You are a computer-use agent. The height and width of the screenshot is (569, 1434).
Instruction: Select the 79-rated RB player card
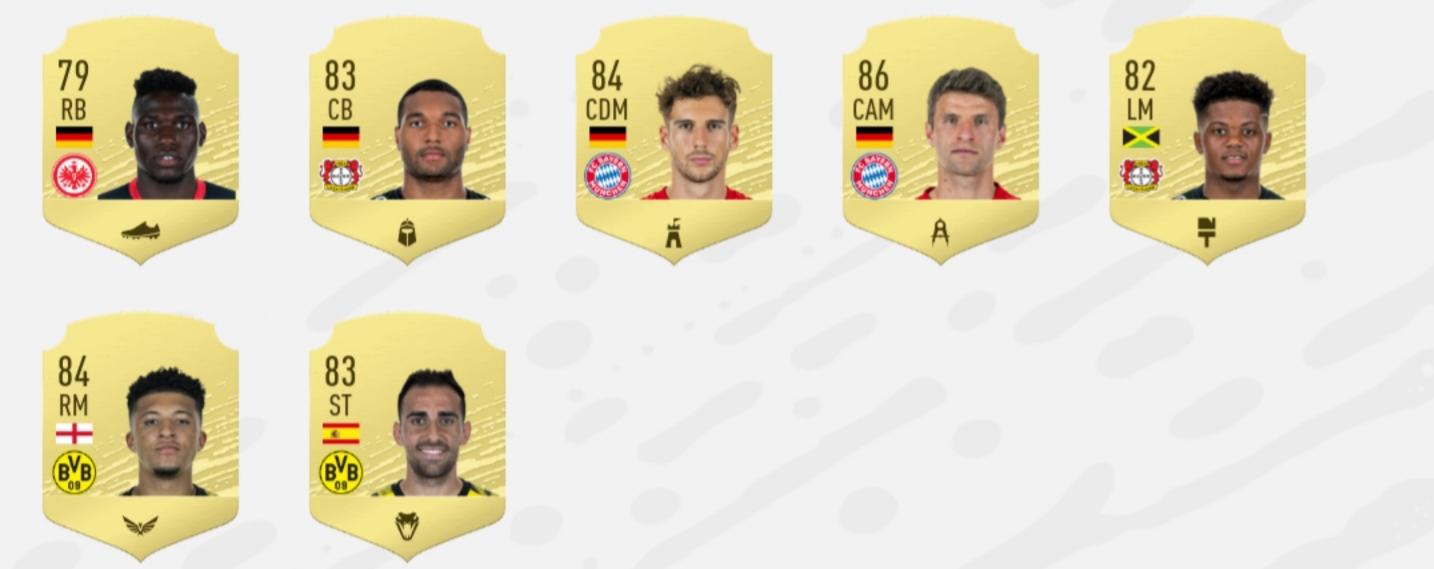point(140,140)
